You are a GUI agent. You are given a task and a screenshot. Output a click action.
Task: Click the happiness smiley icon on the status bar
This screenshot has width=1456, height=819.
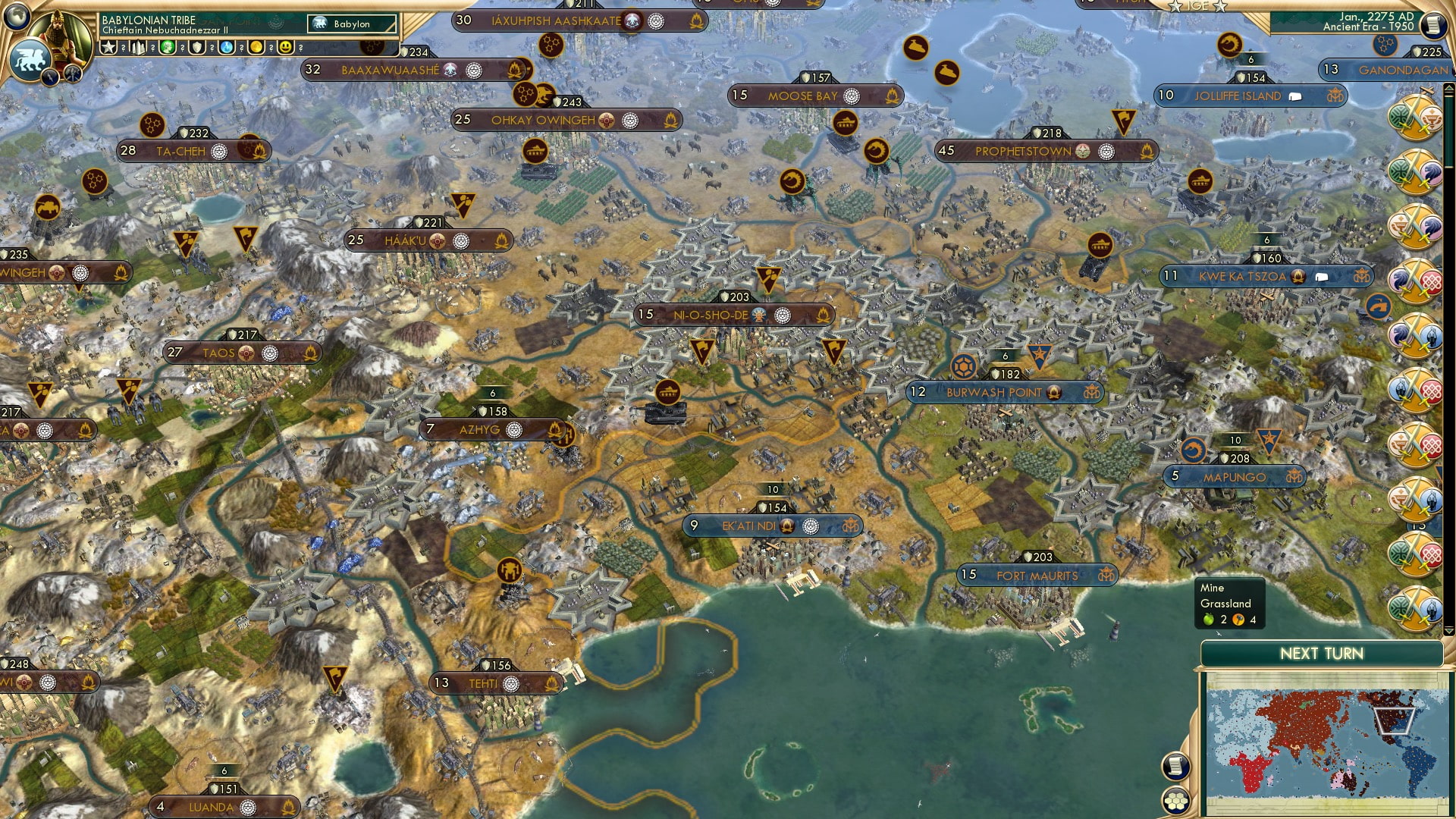click(286, 47)
